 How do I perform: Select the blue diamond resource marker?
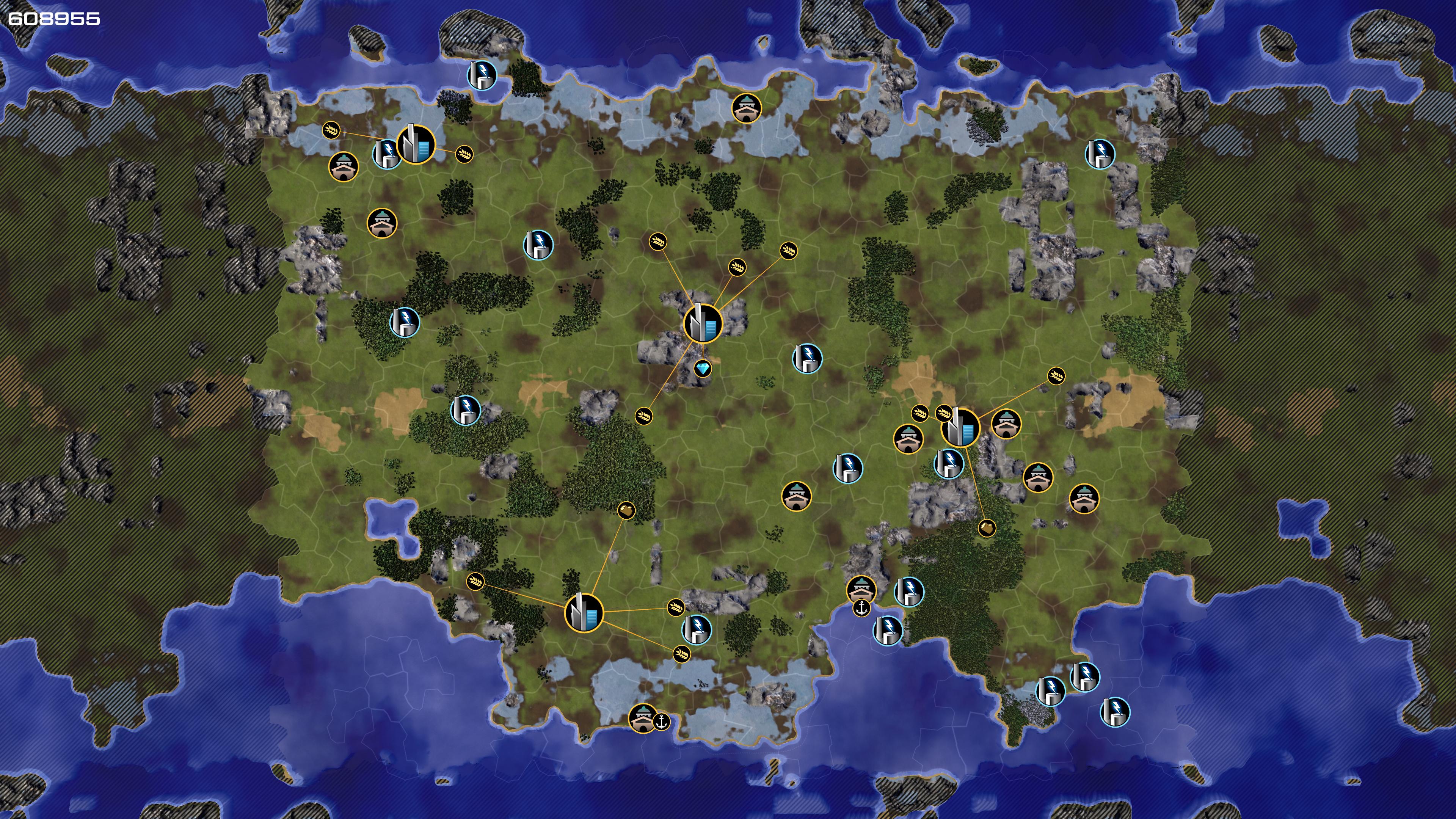pos(703,369)
